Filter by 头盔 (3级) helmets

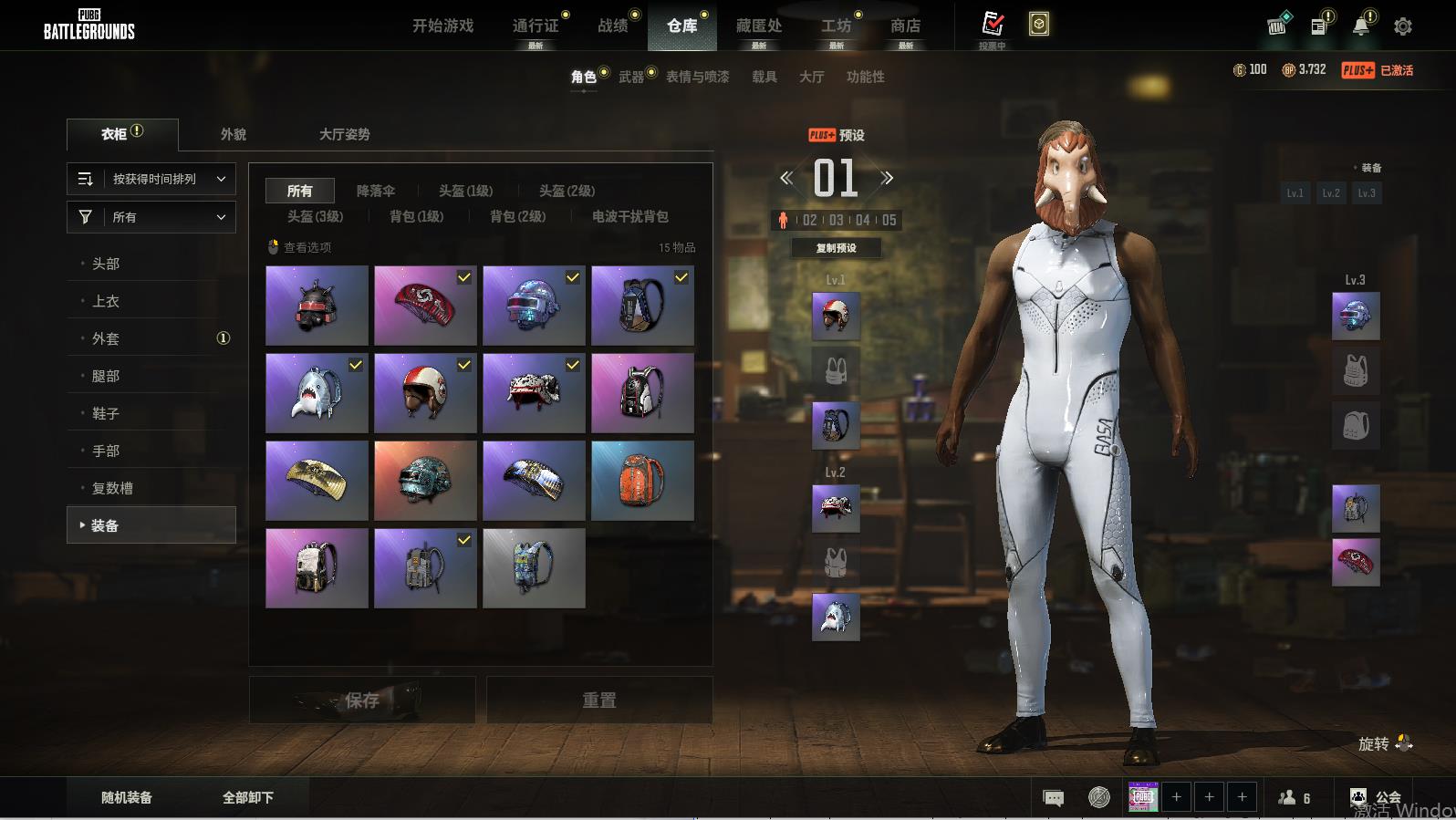pos(315,216)
